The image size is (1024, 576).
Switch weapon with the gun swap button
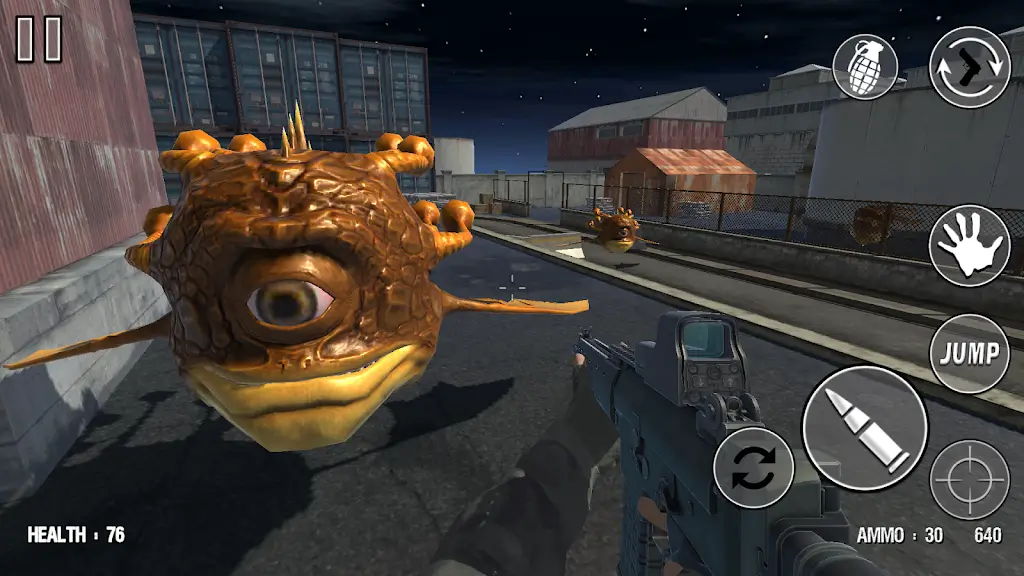pyautogui.click(x=970, y=66)
